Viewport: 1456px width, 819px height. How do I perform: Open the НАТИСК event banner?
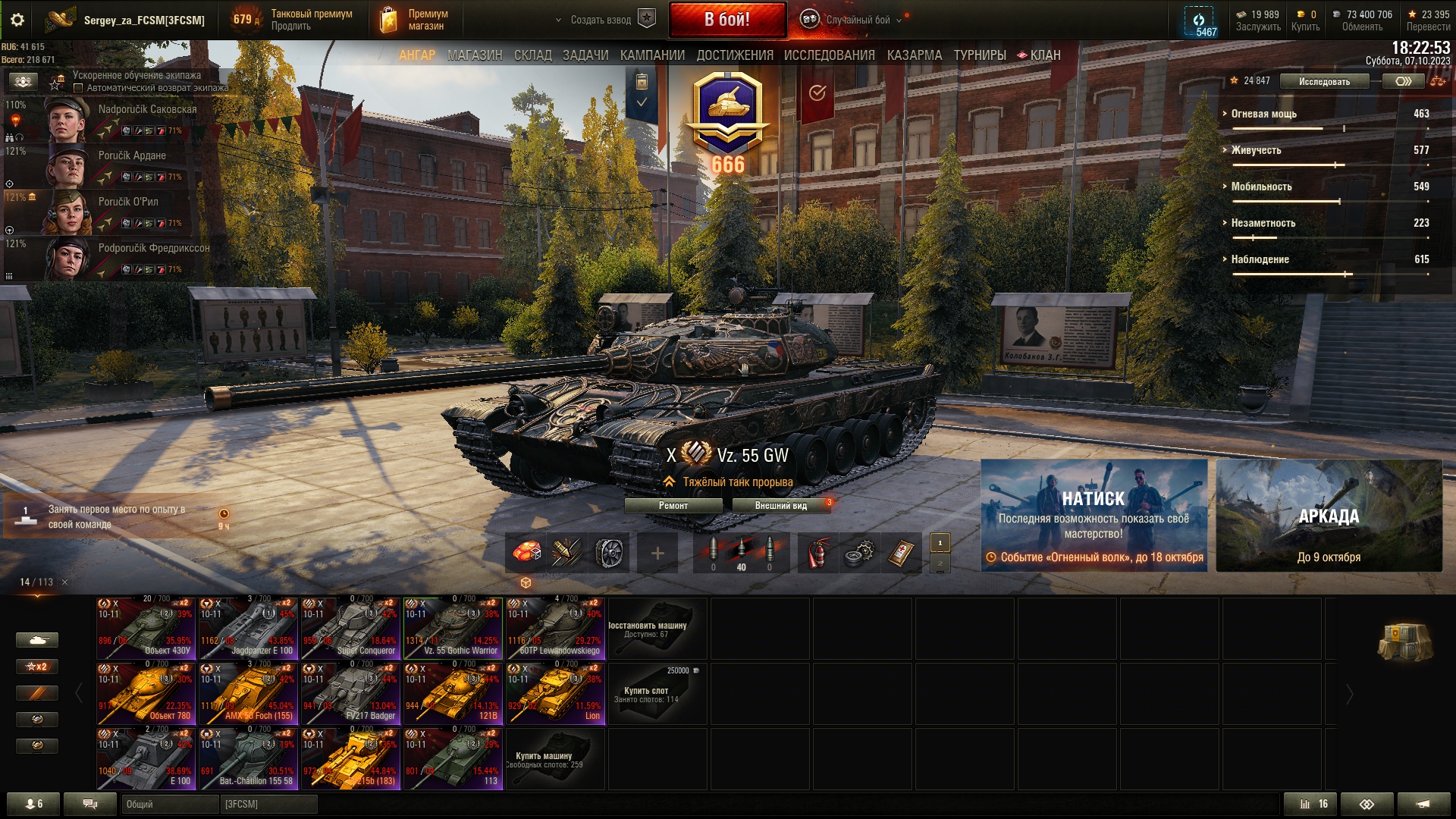(1094, 516)
